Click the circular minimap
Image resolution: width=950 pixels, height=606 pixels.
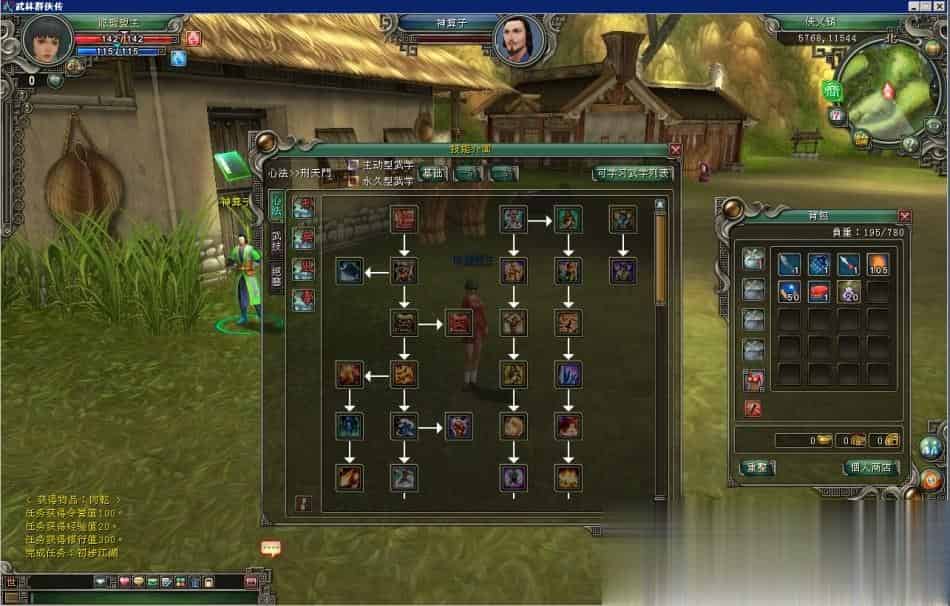[883, 90]
